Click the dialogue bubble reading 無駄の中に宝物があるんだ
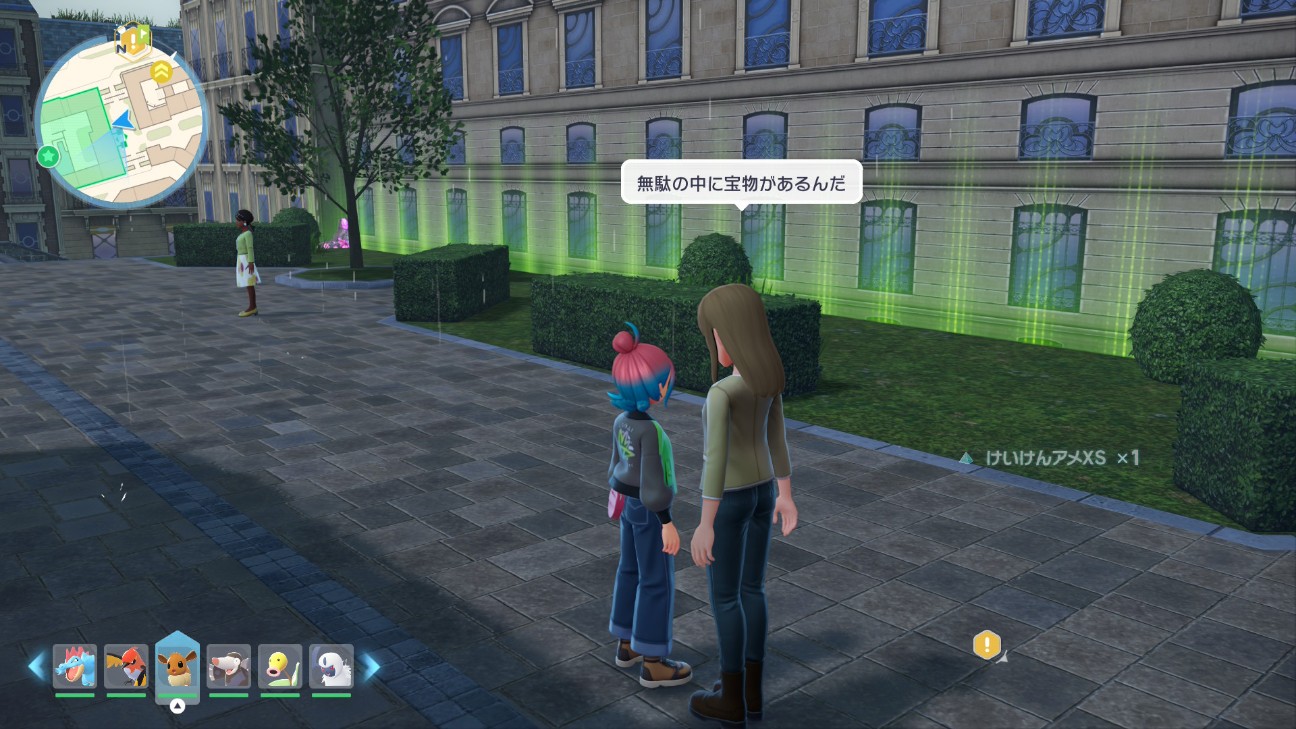Screen dimensions: 1296x729 [742, 181]
